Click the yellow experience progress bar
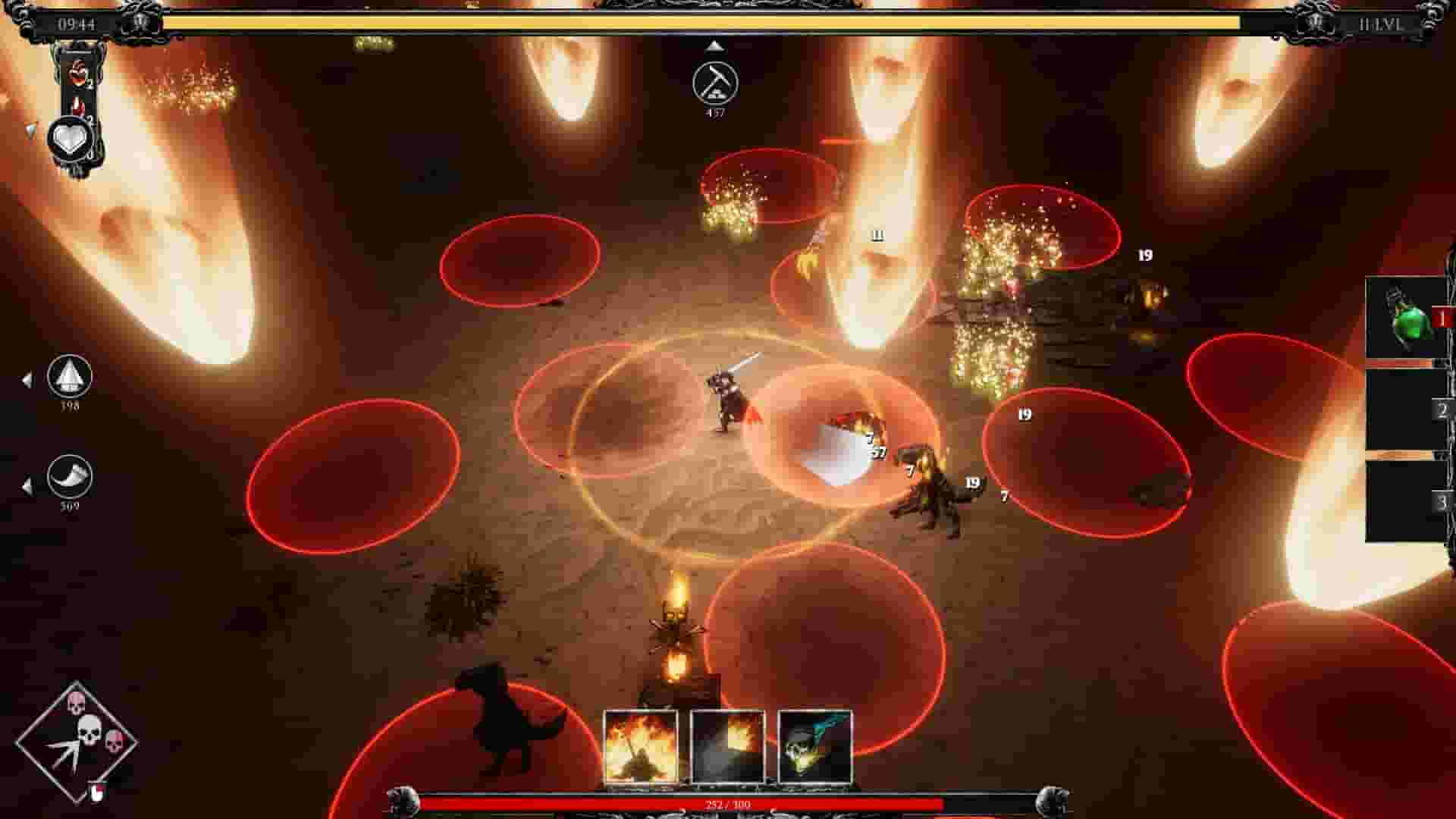Image resolution: width=1456 pixels, height=819 pixels. pos(720,23)
